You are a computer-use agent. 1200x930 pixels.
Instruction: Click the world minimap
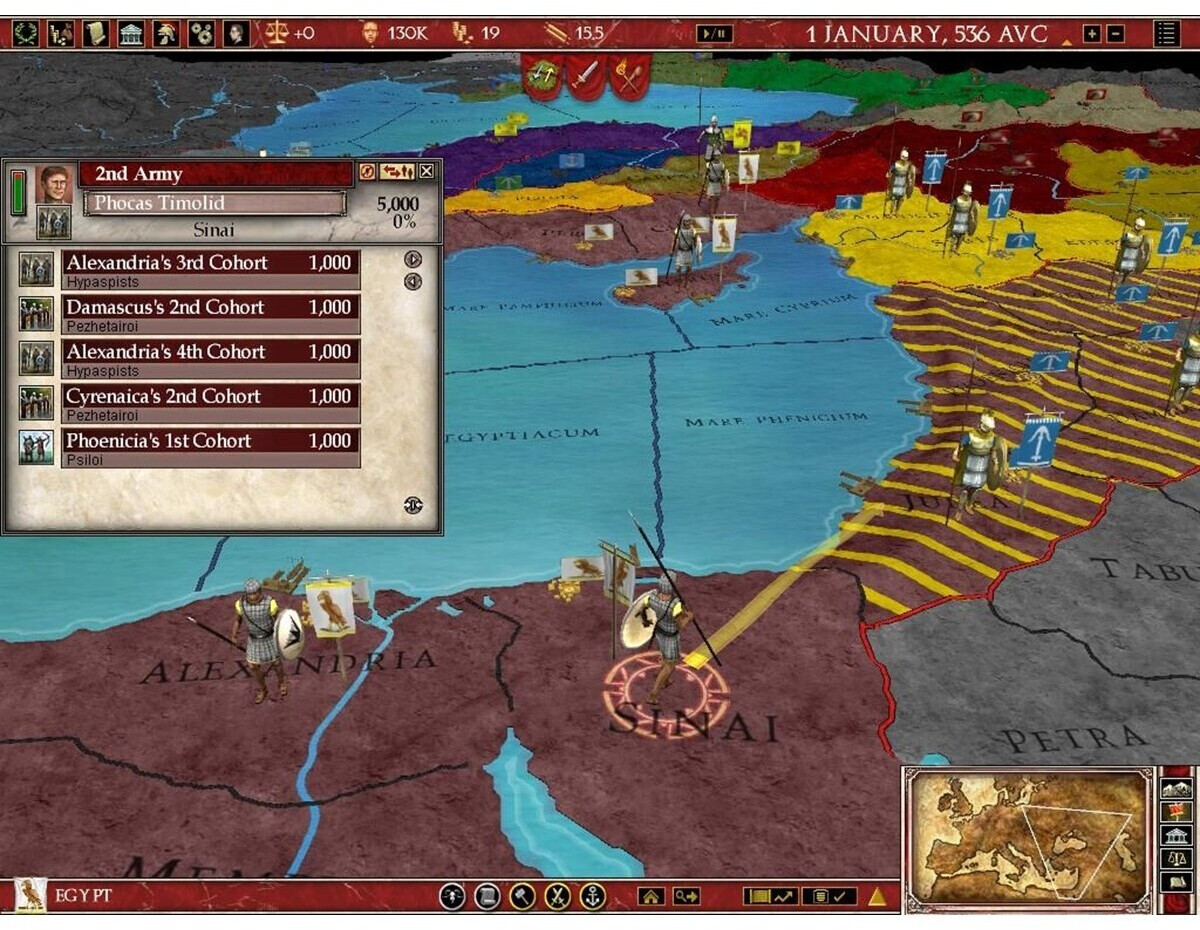(1029, 838)
